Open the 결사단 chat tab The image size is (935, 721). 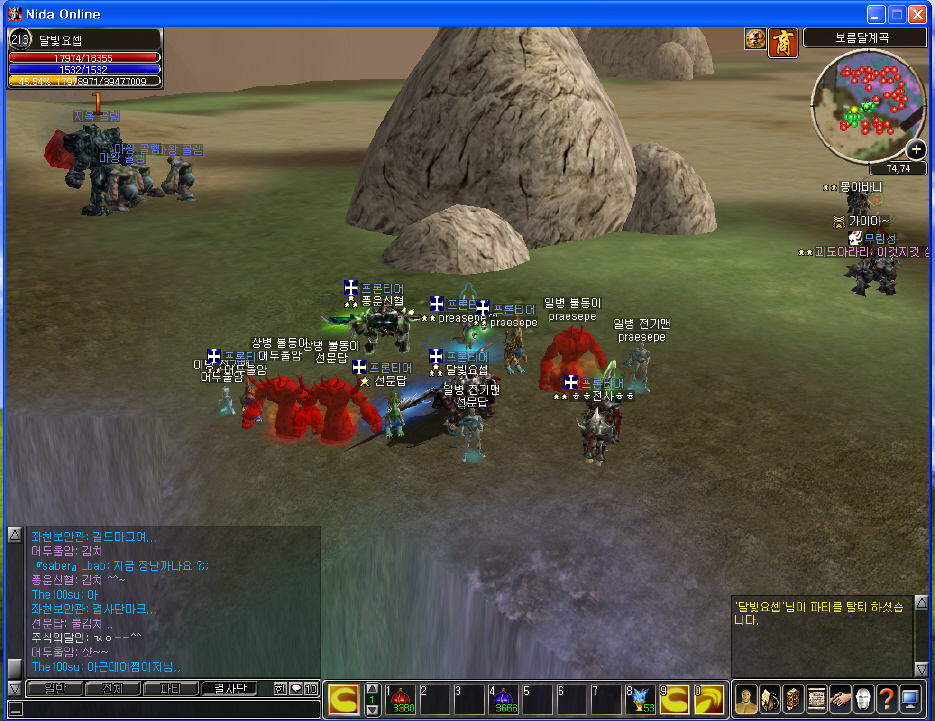(229, 689)
